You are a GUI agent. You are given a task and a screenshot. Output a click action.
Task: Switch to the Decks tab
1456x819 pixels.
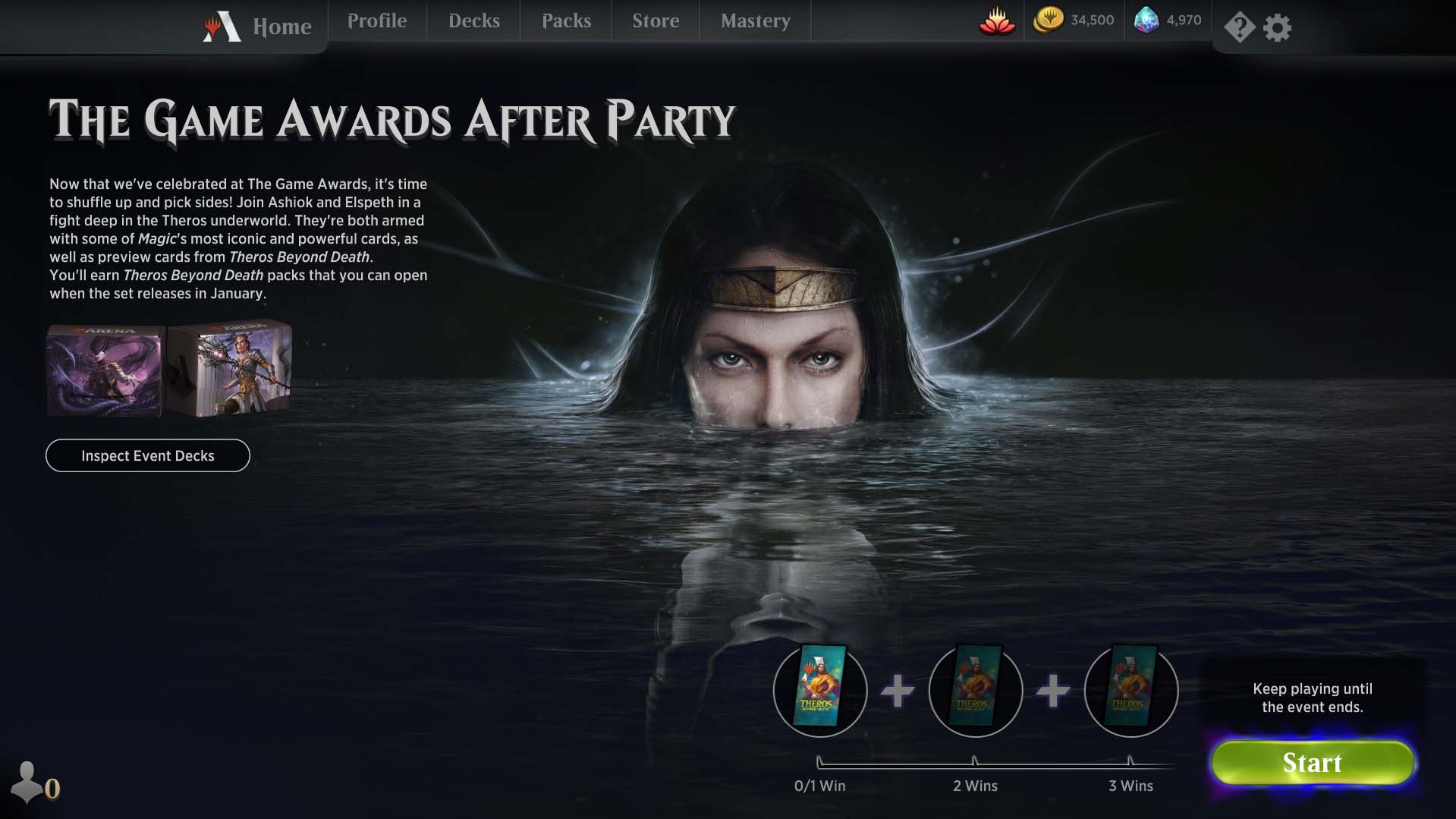pyautogui.click(x=474, y=21)
